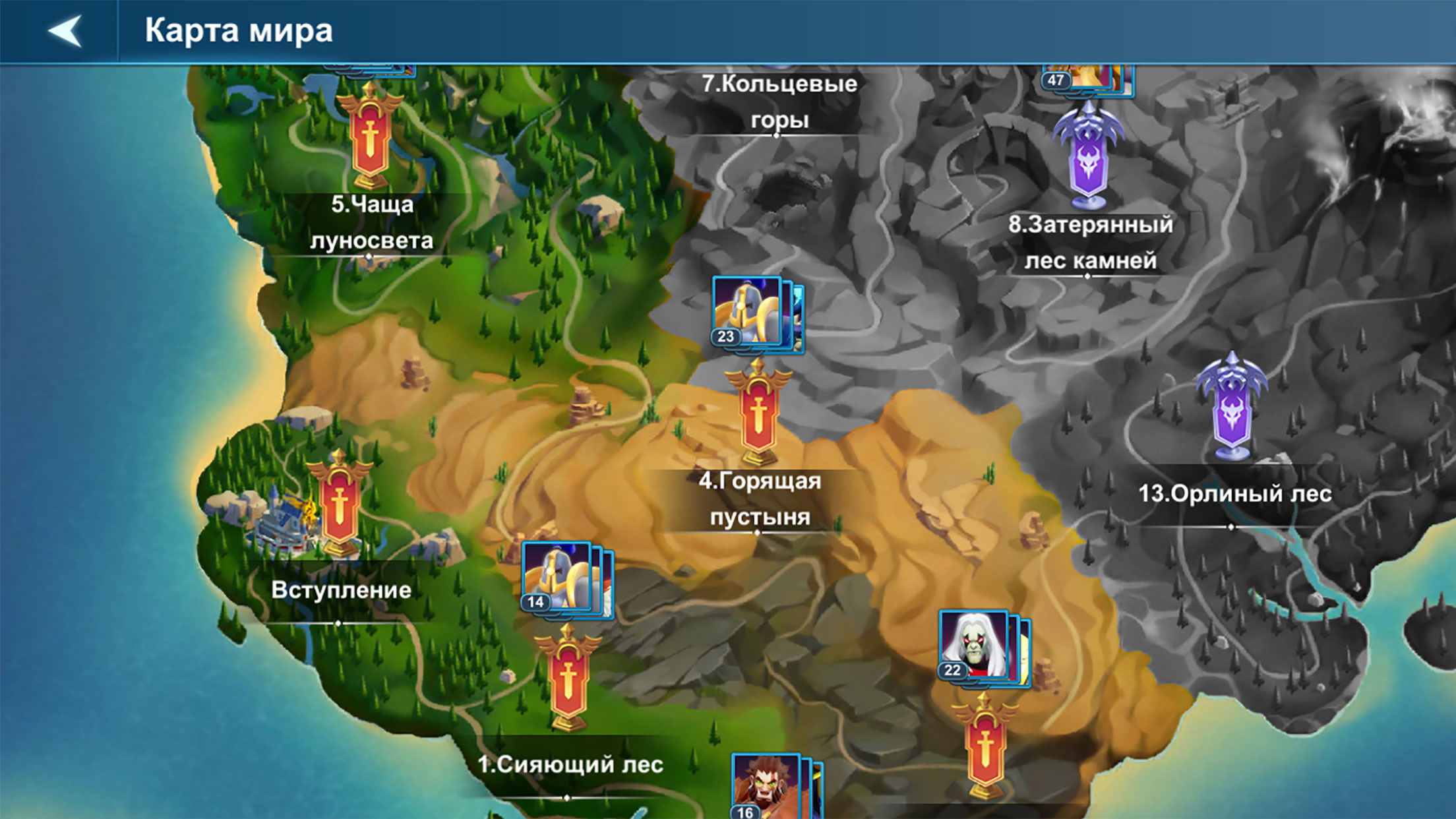Image resolution: width=1456 pixels, height=819 pixels.
Task: Tap the locked 13.Орлиный лес banner
Action: 1231,409
